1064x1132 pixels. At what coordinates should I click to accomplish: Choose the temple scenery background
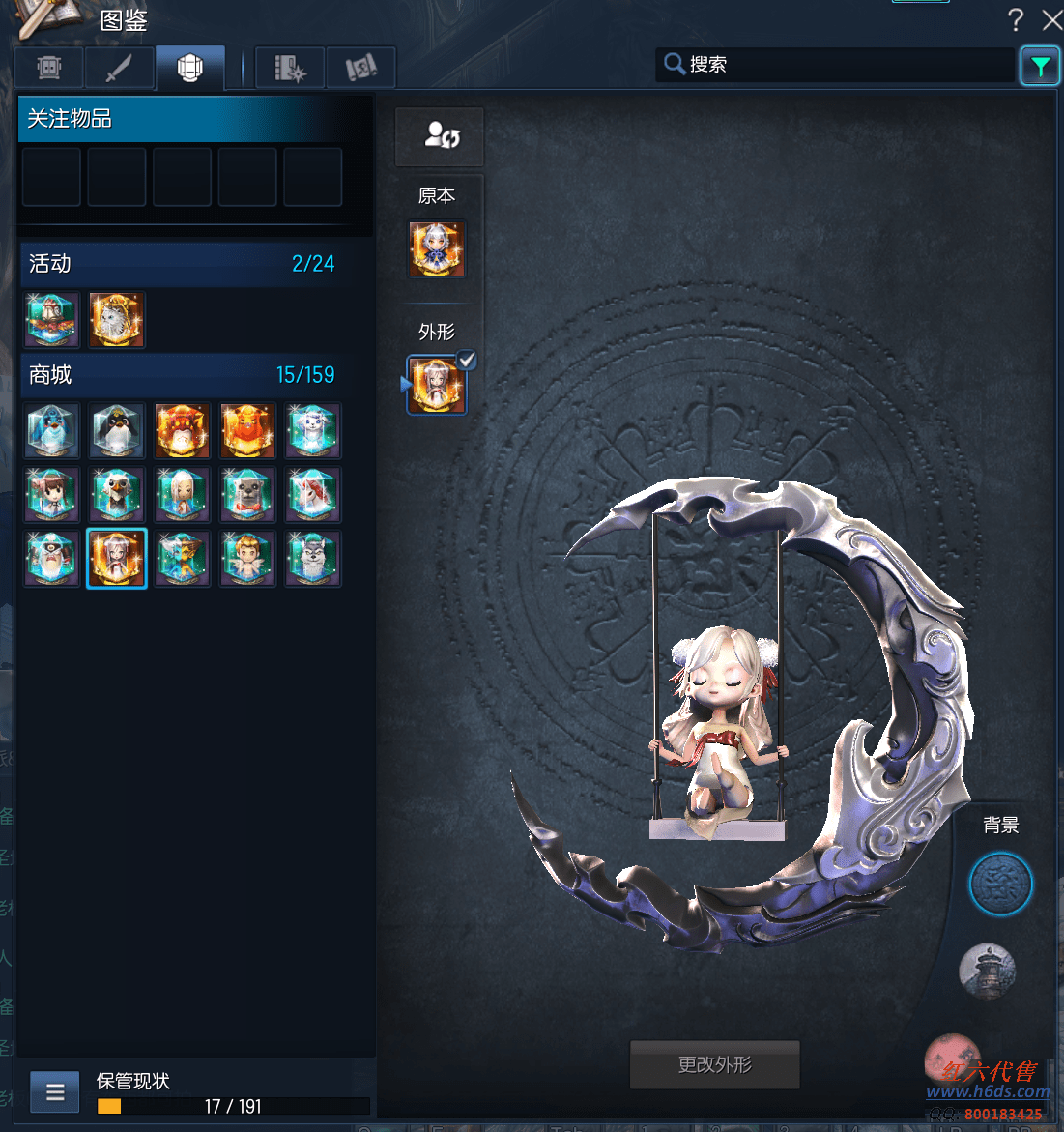click(987, 971)
